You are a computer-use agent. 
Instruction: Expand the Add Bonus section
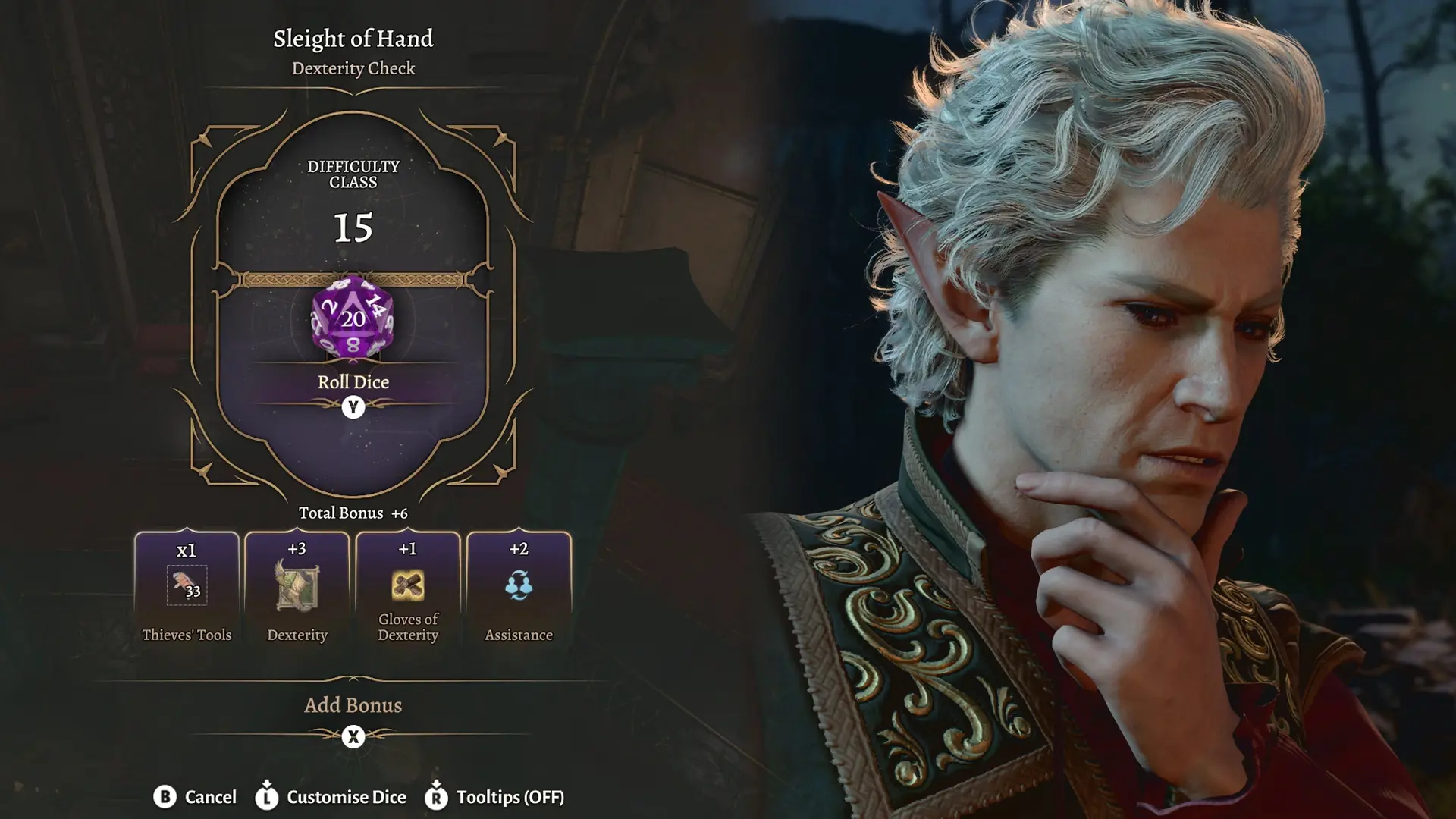tap(352, 705)
